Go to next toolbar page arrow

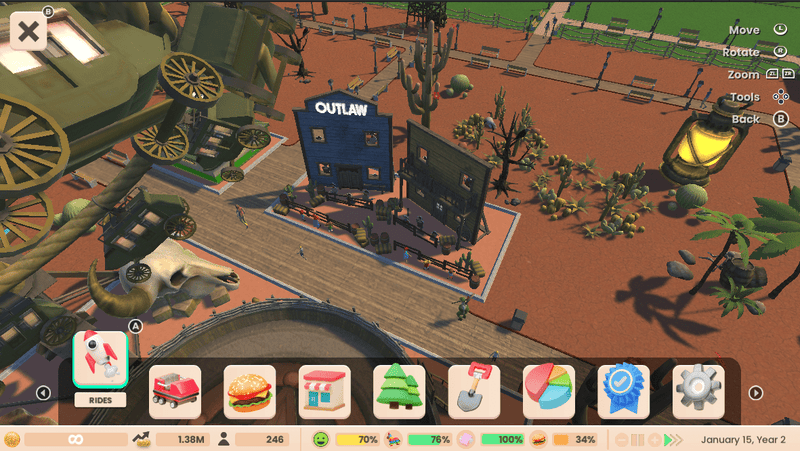point(756,393)
